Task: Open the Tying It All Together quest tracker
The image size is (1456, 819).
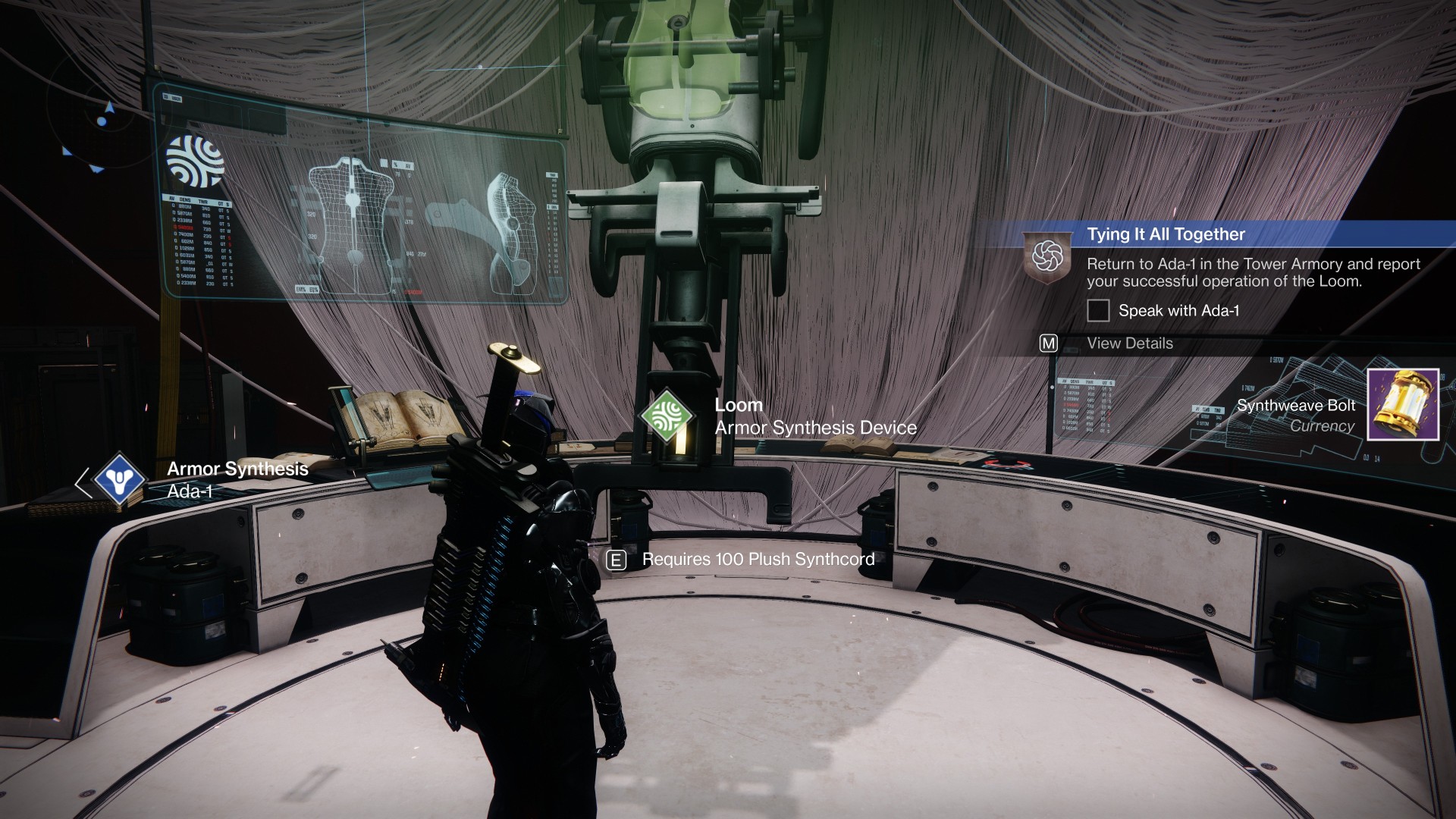Action: (x=1166, y=234)
